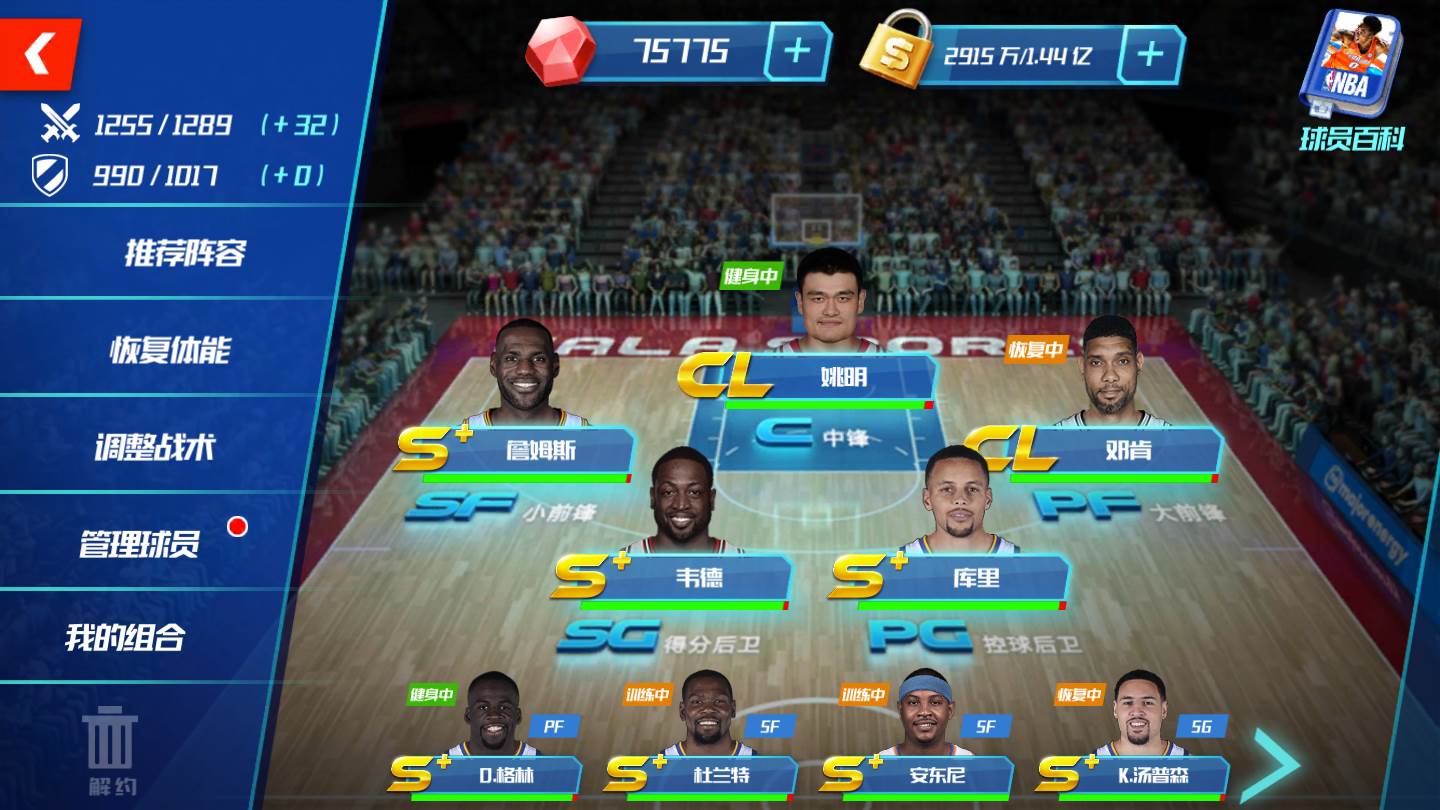Add more red gems with plus button
This screenshot has width=1440, height=810.
(797, 52)
